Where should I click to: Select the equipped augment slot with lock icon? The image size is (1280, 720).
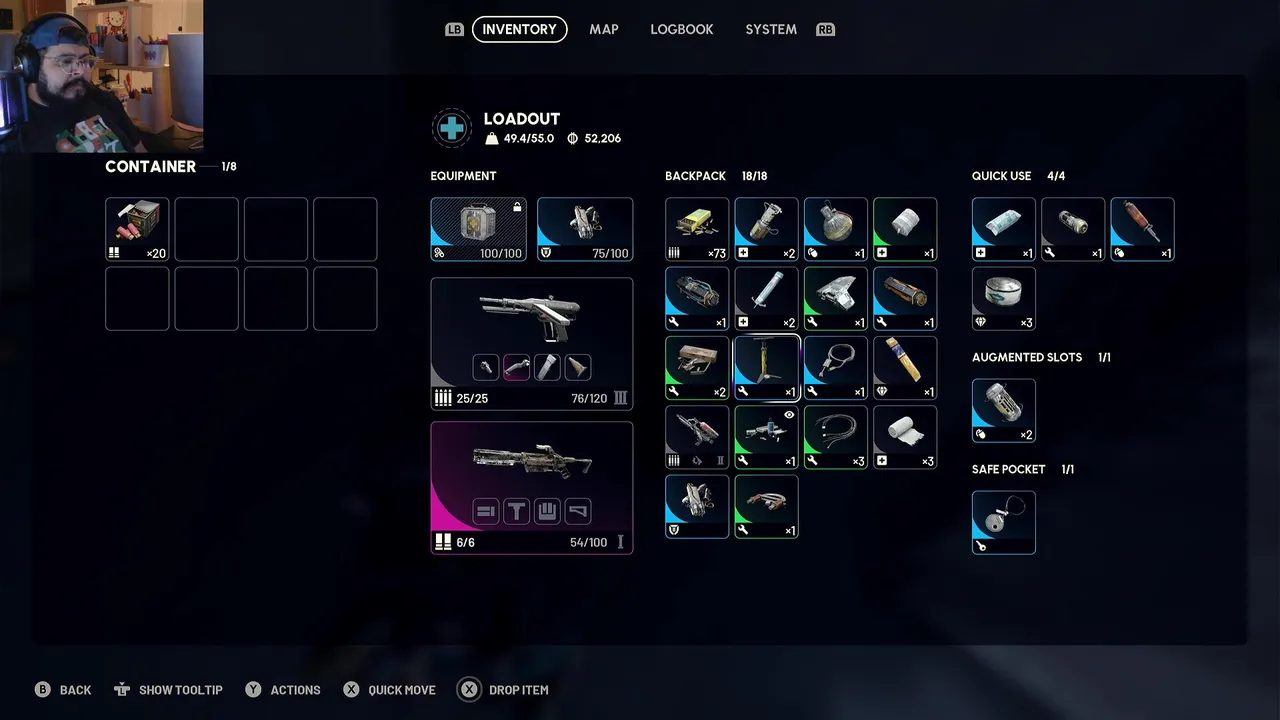click(478, 229)
